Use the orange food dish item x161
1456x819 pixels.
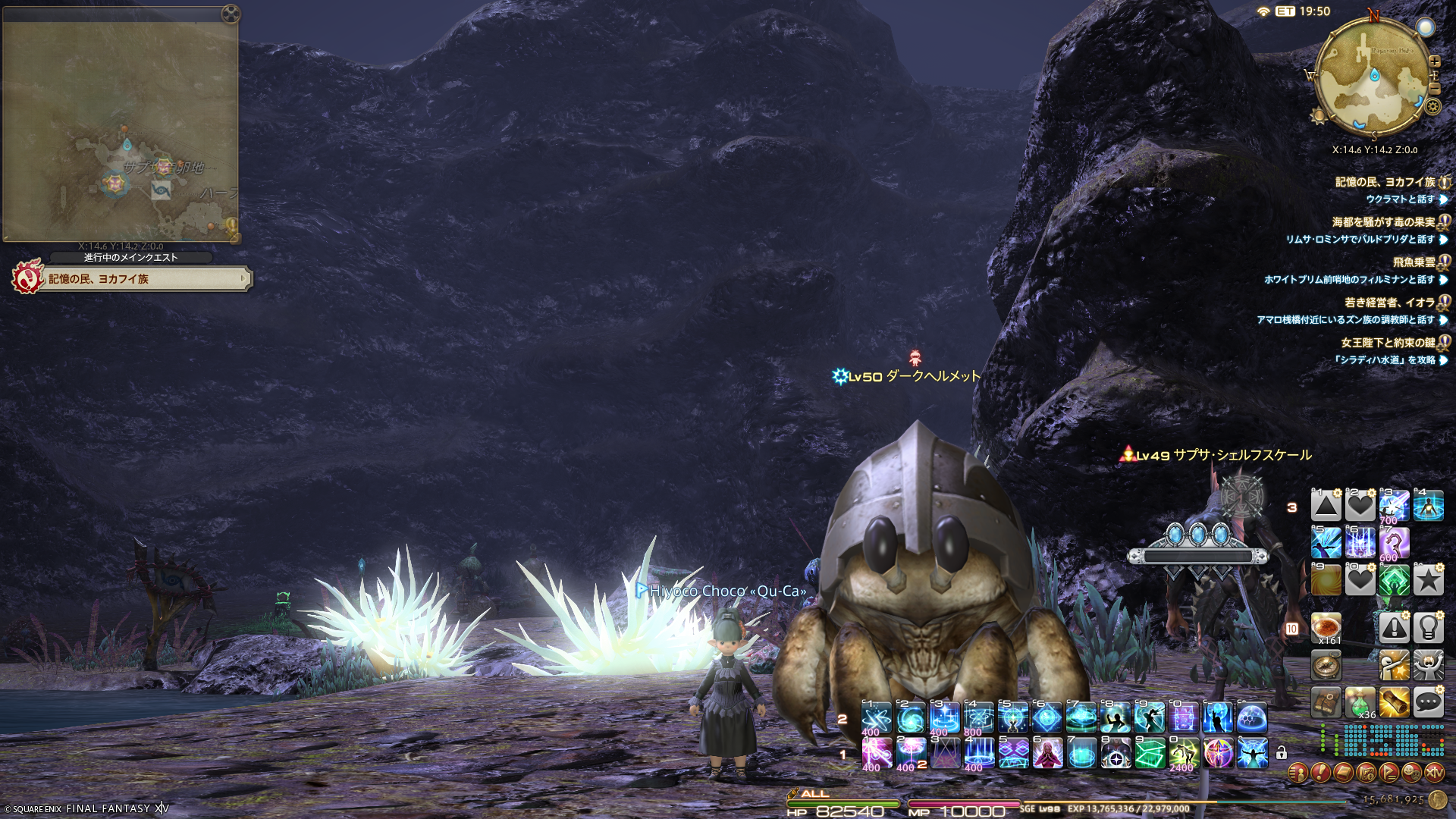click(x=1326, y=629)
